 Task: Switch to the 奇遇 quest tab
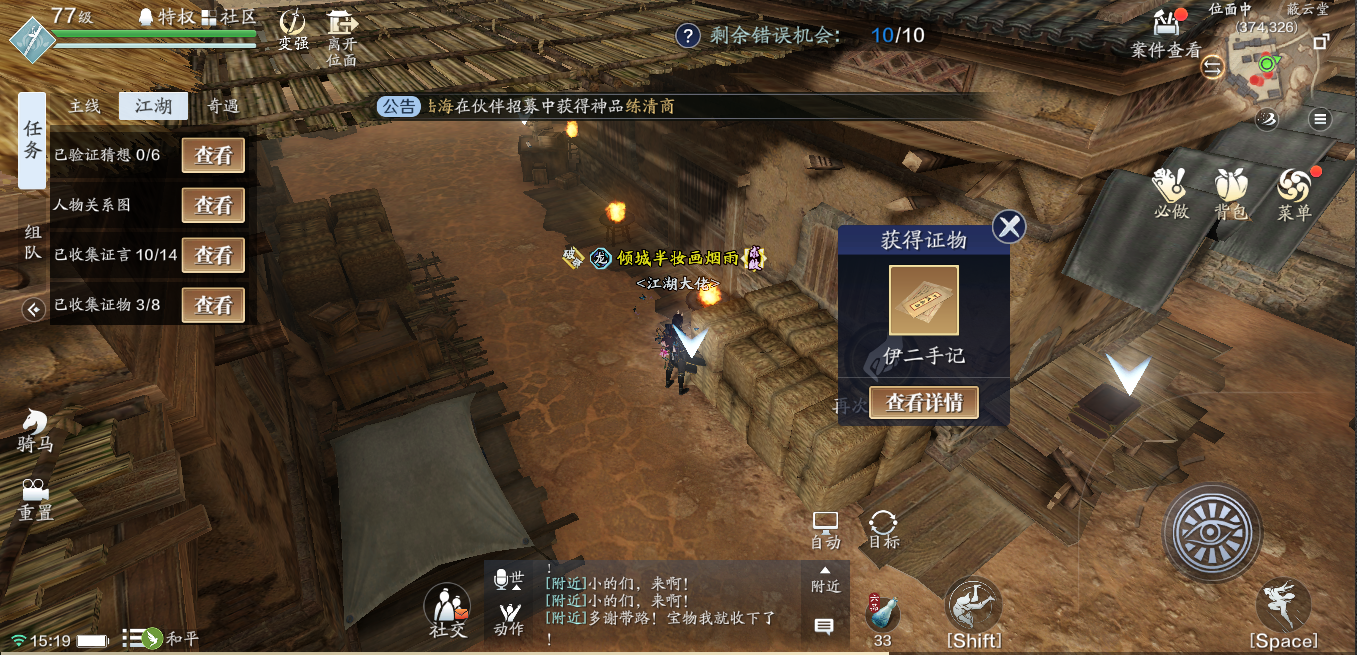pos(222,106)
